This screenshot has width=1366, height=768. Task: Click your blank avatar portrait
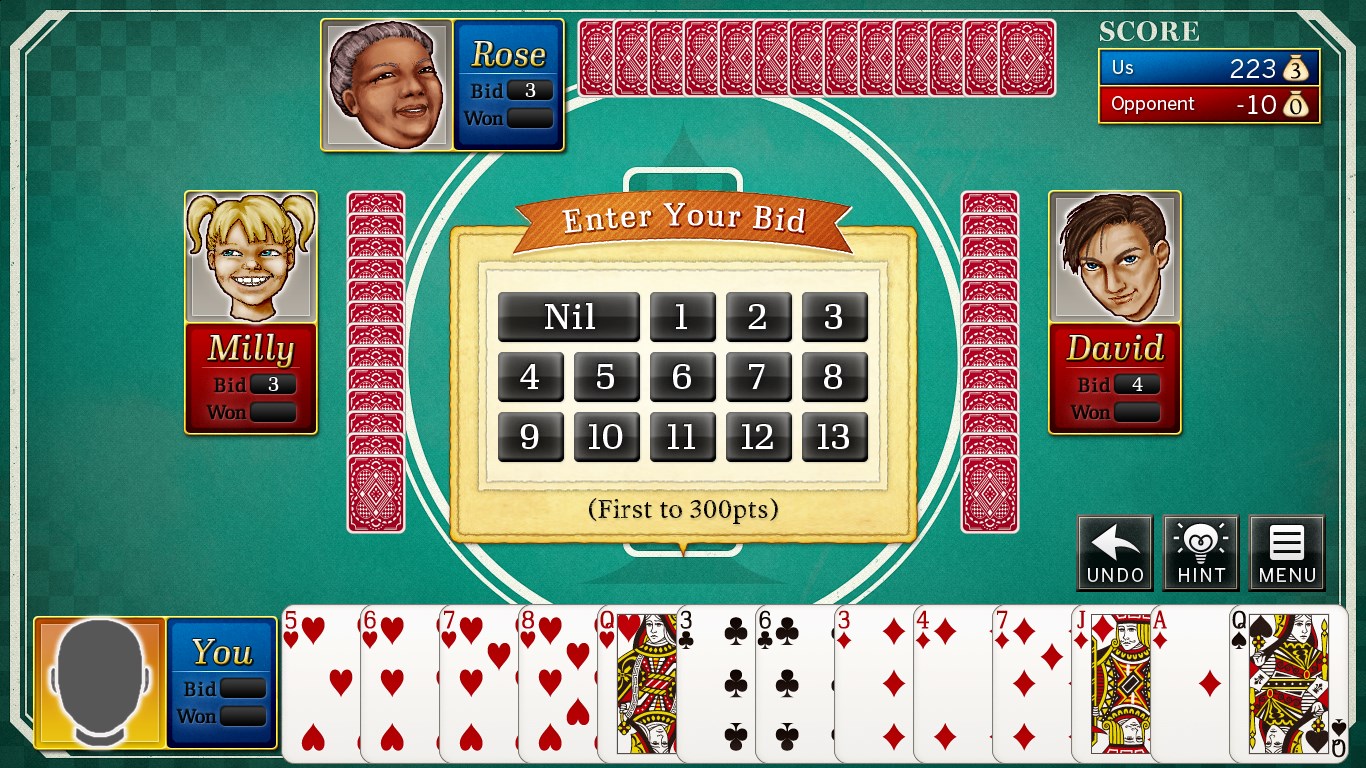tap(98, 680)
